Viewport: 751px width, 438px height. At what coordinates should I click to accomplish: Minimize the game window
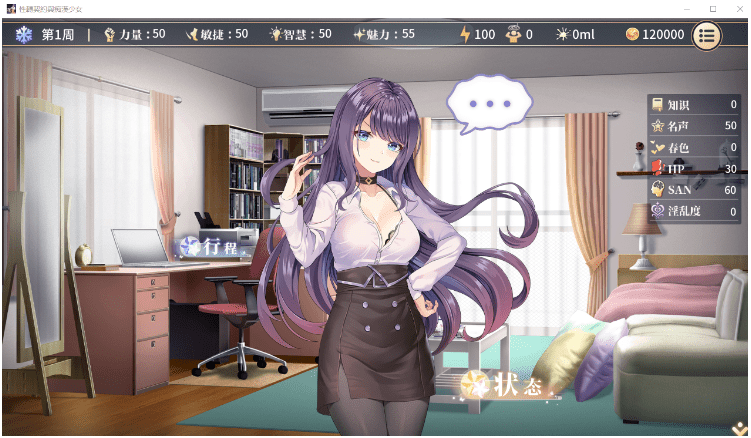point(687,9)
